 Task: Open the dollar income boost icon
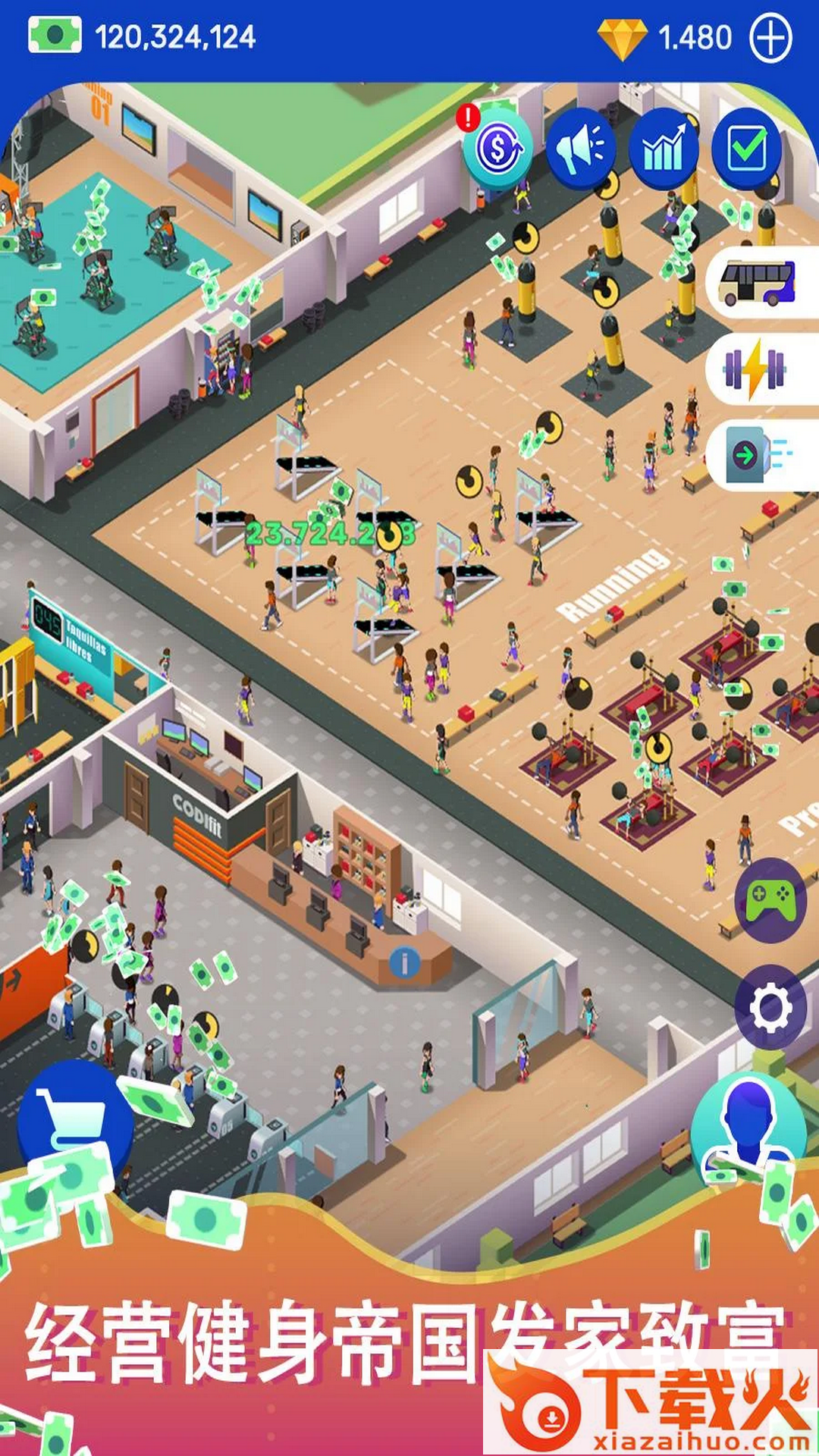(x=497, y=148)
